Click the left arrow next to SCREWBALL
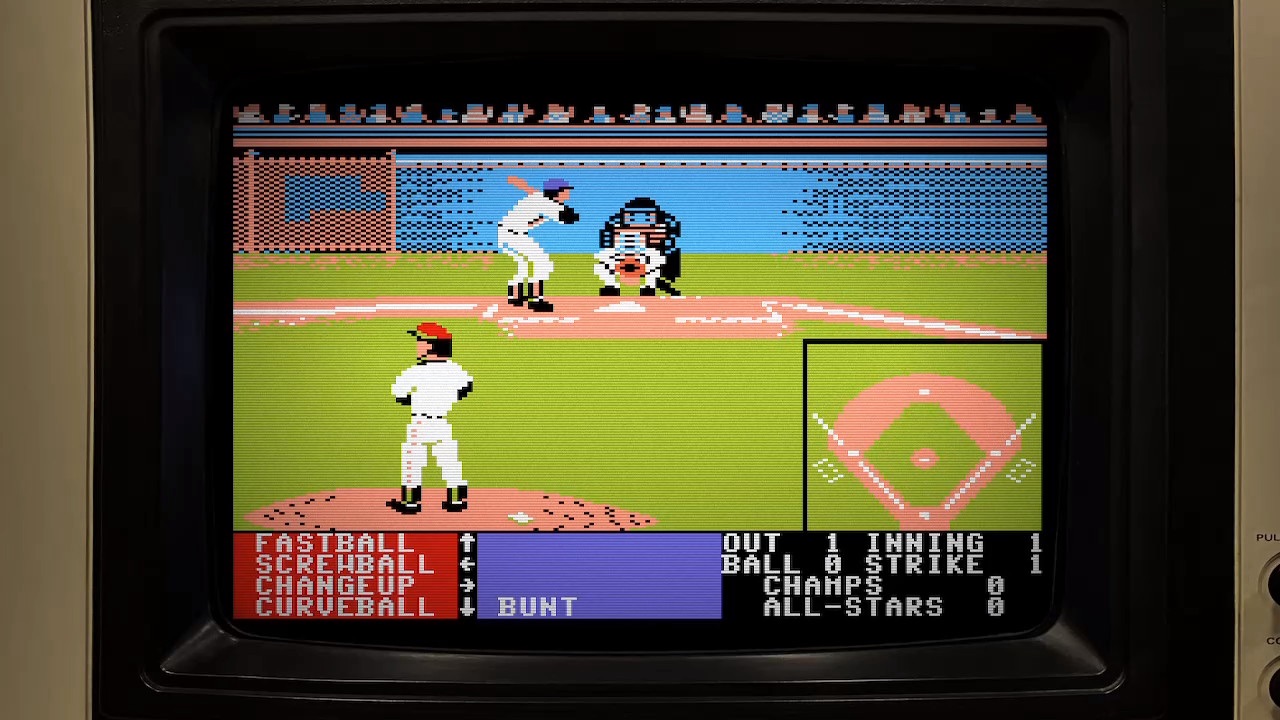The height and width of the screenshot is (720, 1280). (x=467, y=565)
